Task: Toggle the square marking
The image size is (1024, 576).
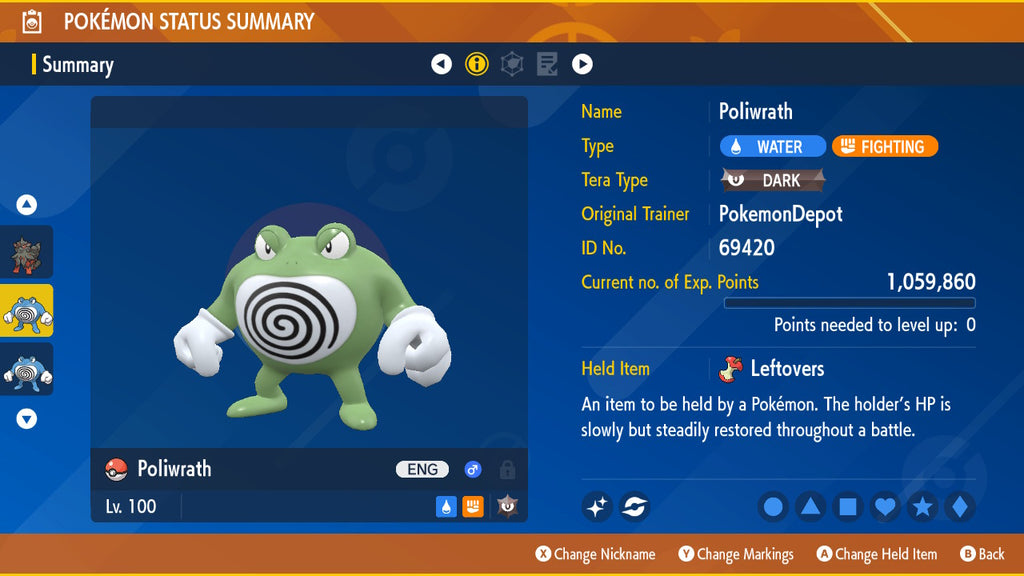Action: (x=847, y=507)
